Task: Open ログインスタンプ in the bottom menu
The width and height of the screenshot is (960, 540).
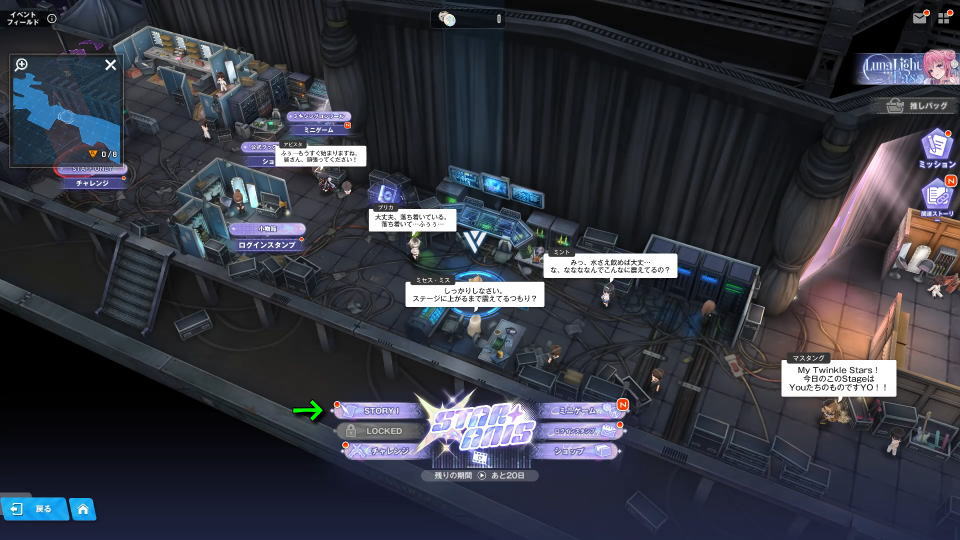Action: tap(577, 431)
